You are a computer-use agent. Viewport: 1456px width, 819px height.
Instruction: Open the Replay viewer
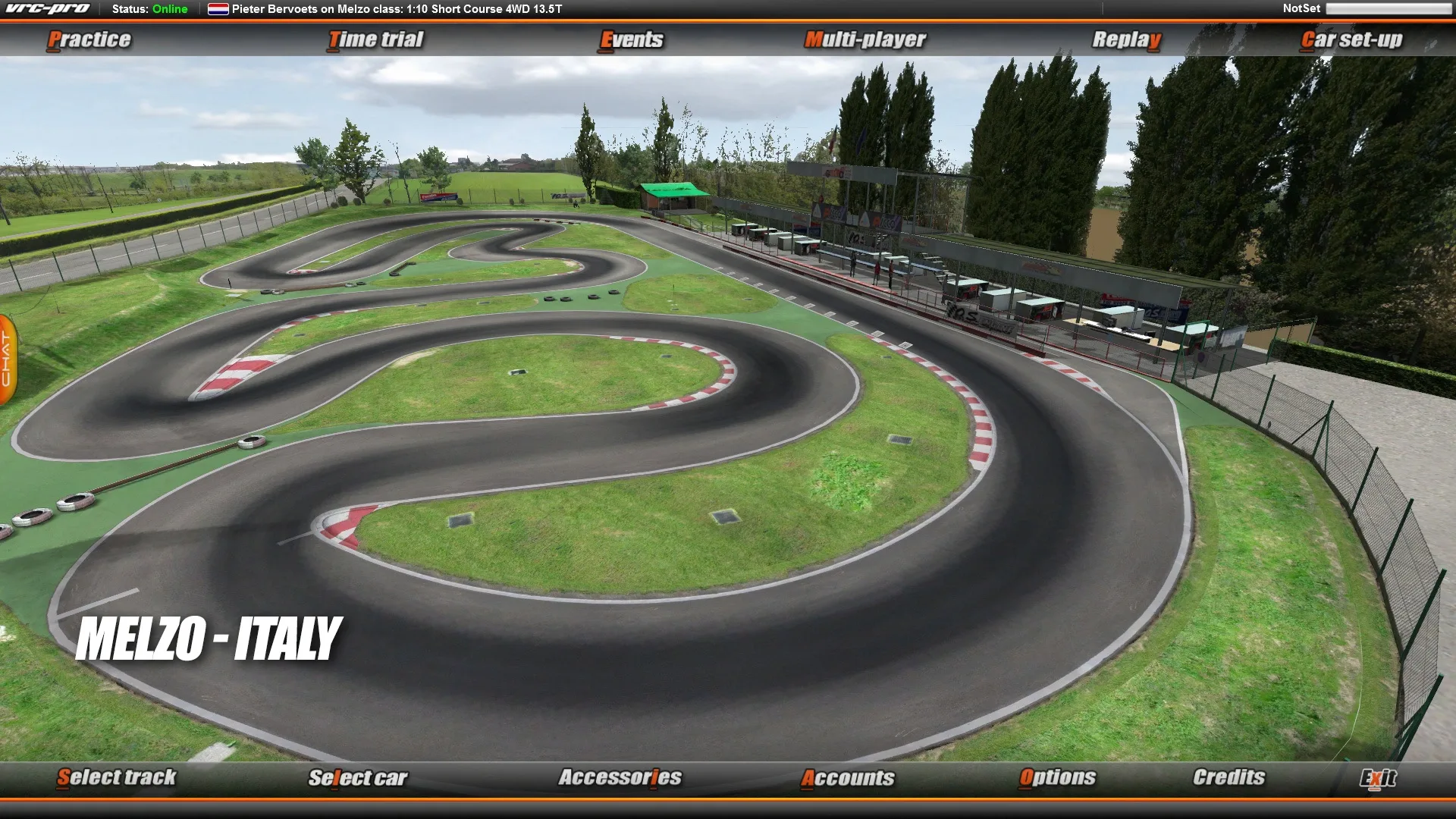[1125, 39]
